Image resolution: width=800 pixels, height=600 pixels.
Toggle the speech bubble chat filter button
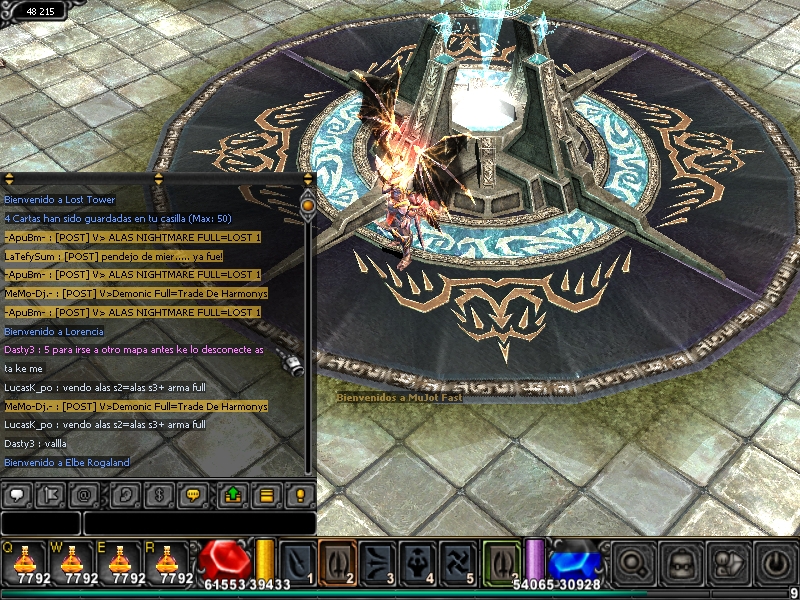pyautogui.click(x=17, y=494)
